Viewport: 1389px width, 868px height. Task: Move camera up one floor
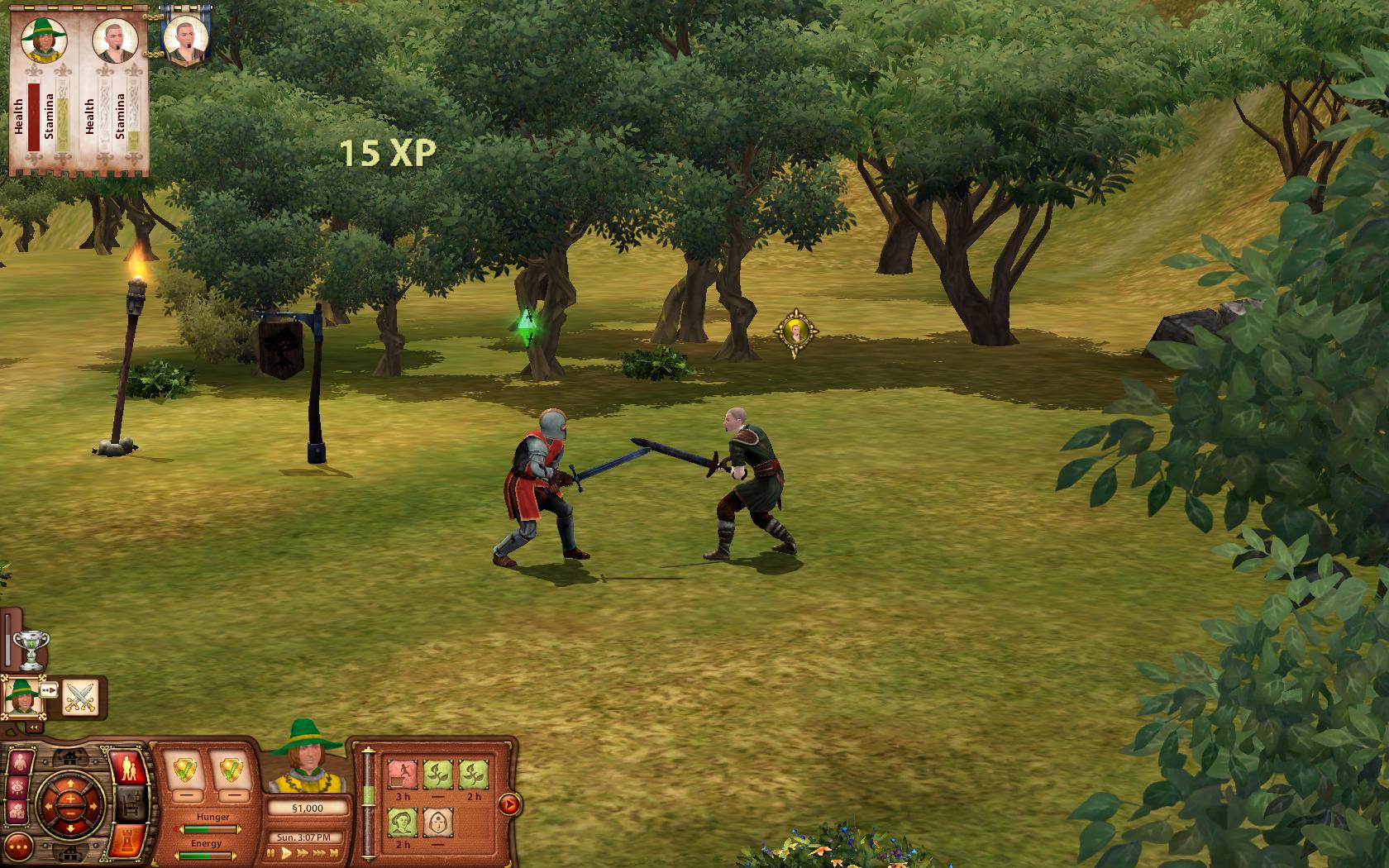pyautogui.click(x=70, y=755)
